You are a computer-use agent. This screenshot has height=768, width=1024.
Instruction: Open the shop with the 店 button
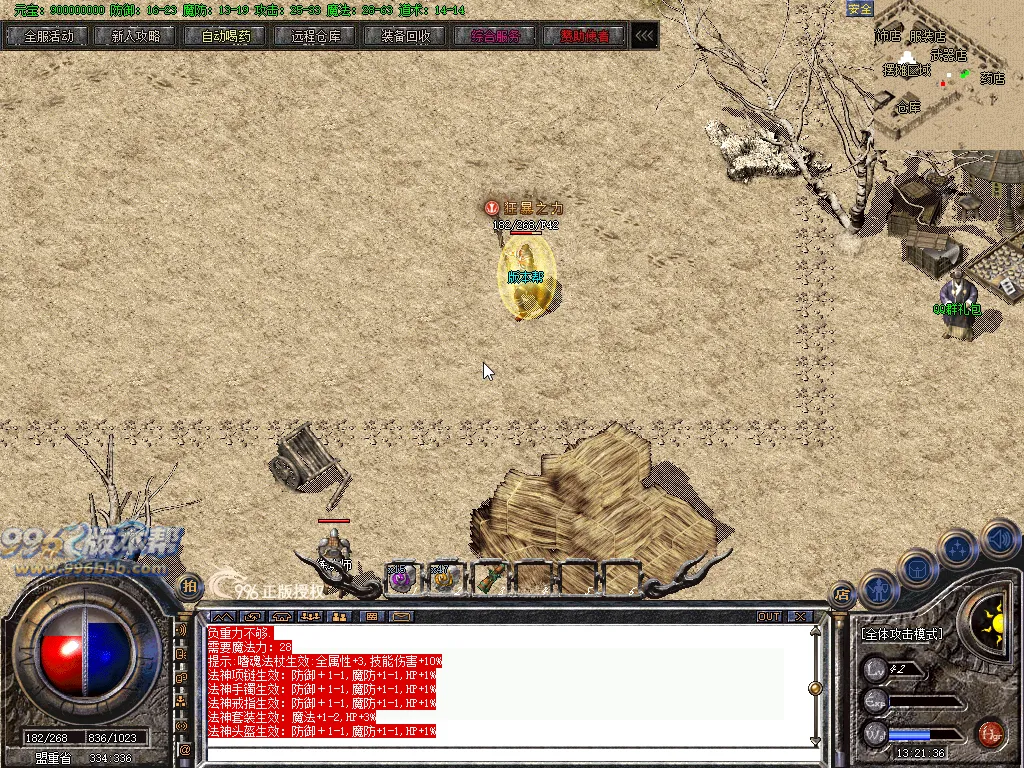(843, 592)
